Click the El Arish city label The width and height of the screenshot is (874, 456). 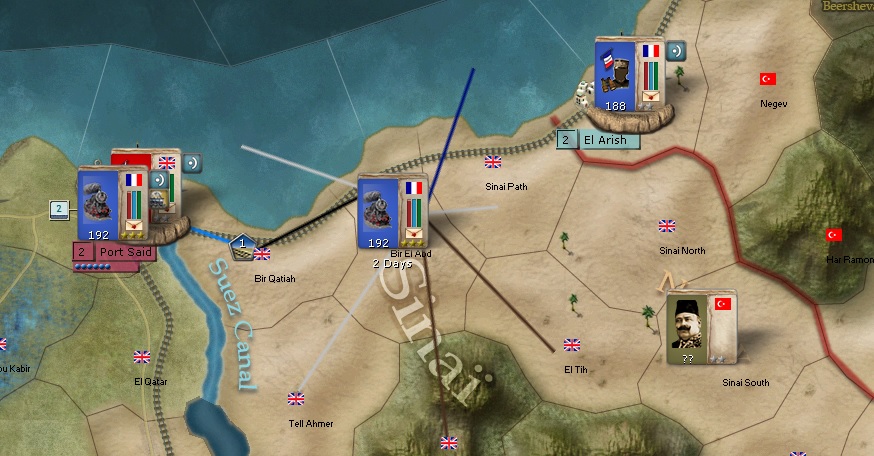coord(604,140)
